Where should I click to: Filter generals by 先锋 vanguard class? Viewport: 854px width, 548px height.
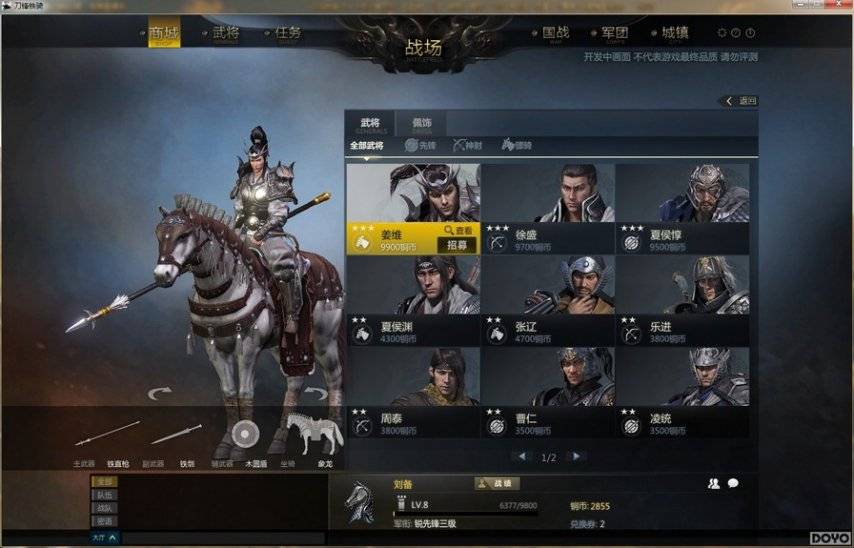421,145
